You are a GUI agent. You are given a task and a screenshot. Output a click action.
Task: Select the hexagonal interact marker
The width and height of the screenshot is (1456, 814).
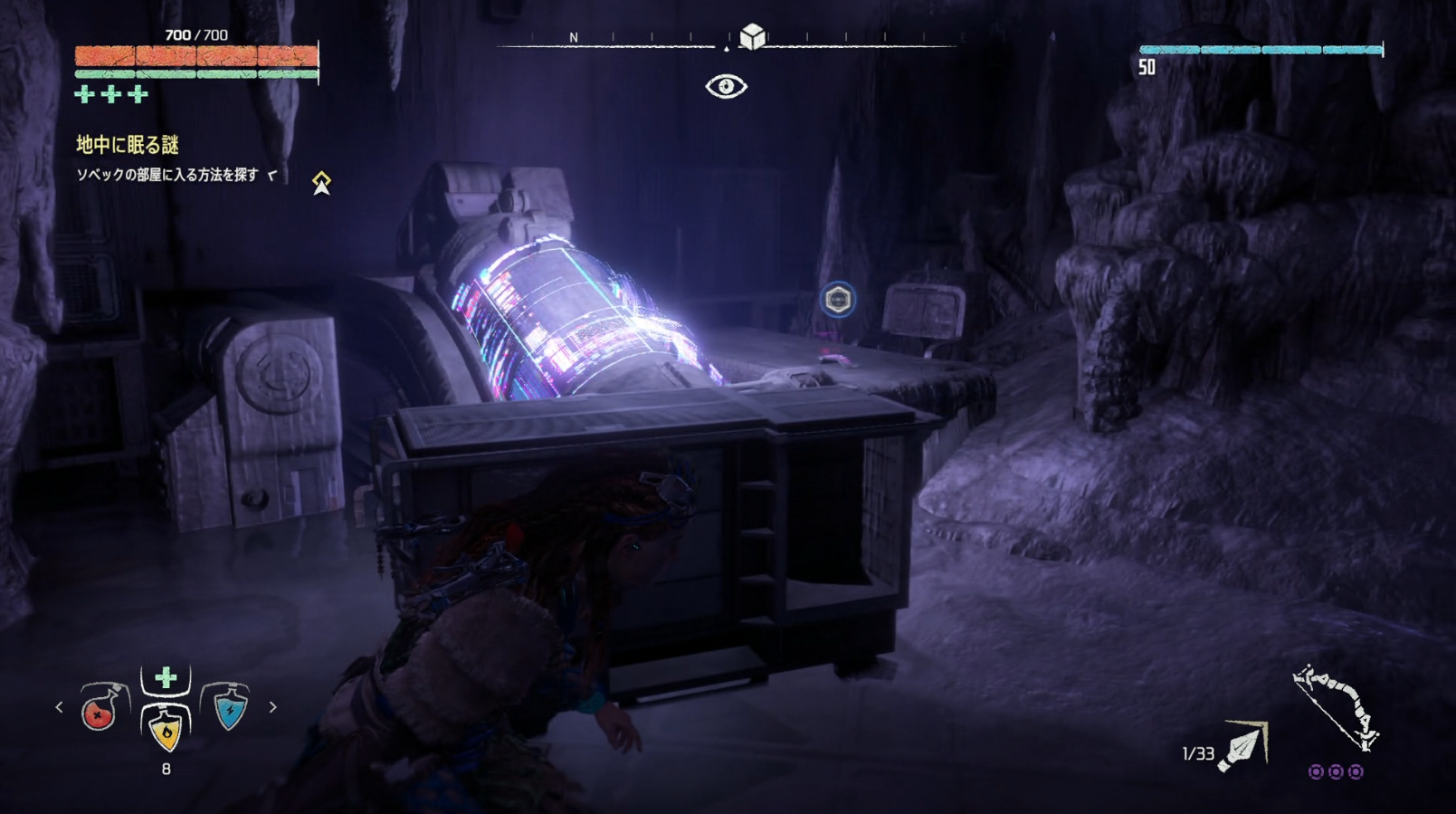tap(838, 300)
